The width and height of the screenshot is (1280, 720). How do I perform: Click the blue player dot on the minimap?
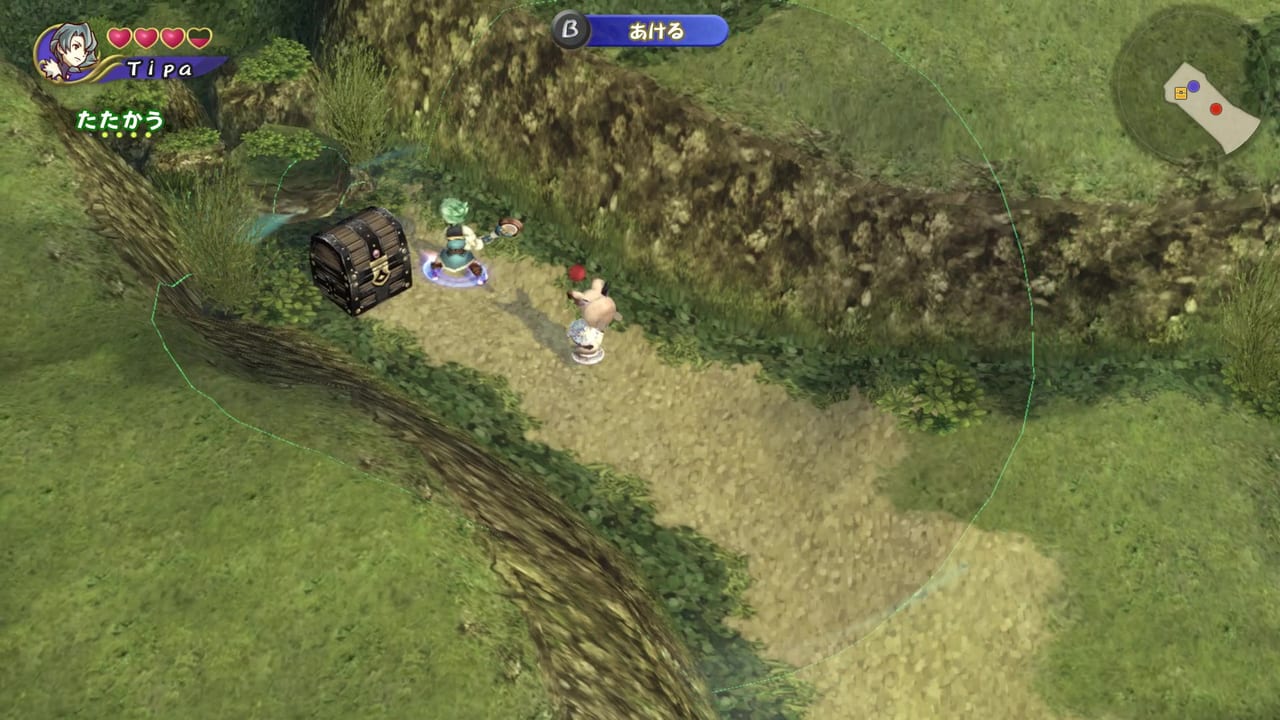click(x=1193, y=85)
